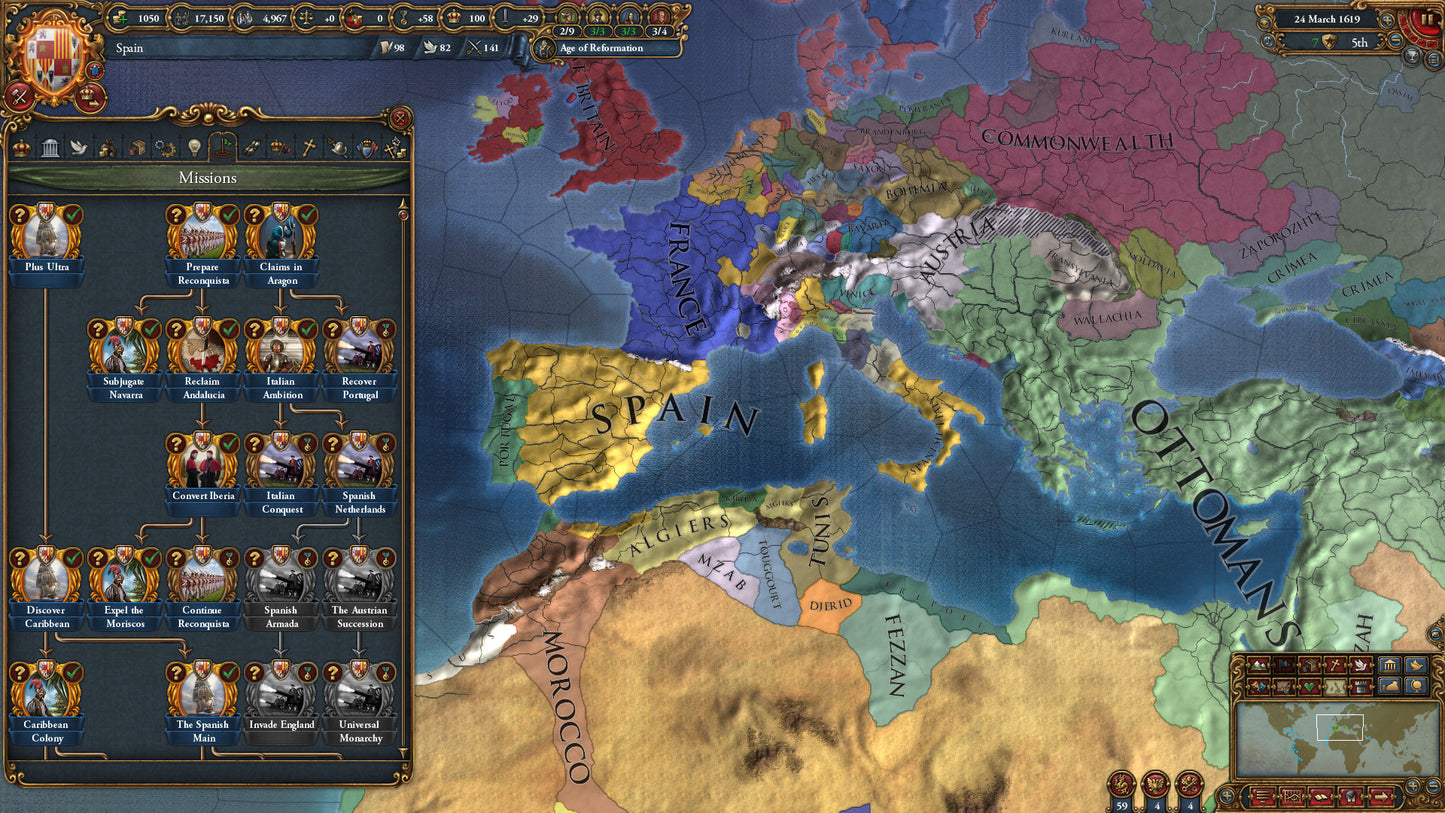Switch to the Missions tab with the flag icon
Viewport: 1445px width, 813px height.
223,148
